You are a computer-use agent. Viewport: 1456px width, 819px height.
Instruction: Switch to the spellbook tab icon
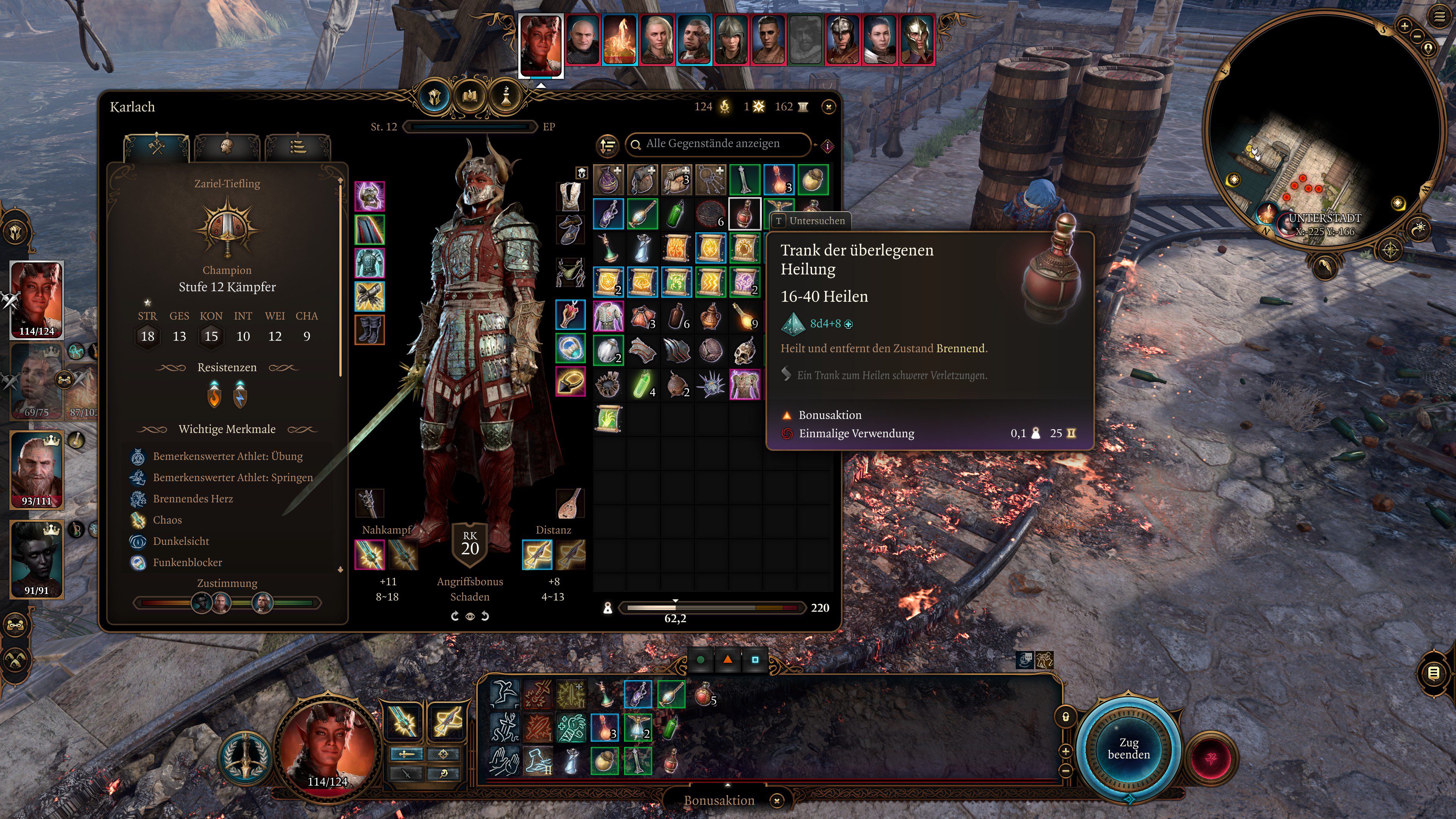470,97
